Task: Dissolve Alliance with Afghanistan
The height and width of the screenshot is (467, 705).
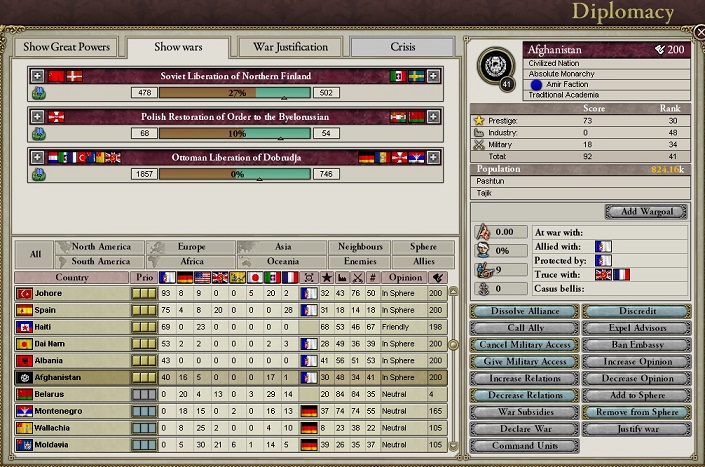Action: coord(524,312)
